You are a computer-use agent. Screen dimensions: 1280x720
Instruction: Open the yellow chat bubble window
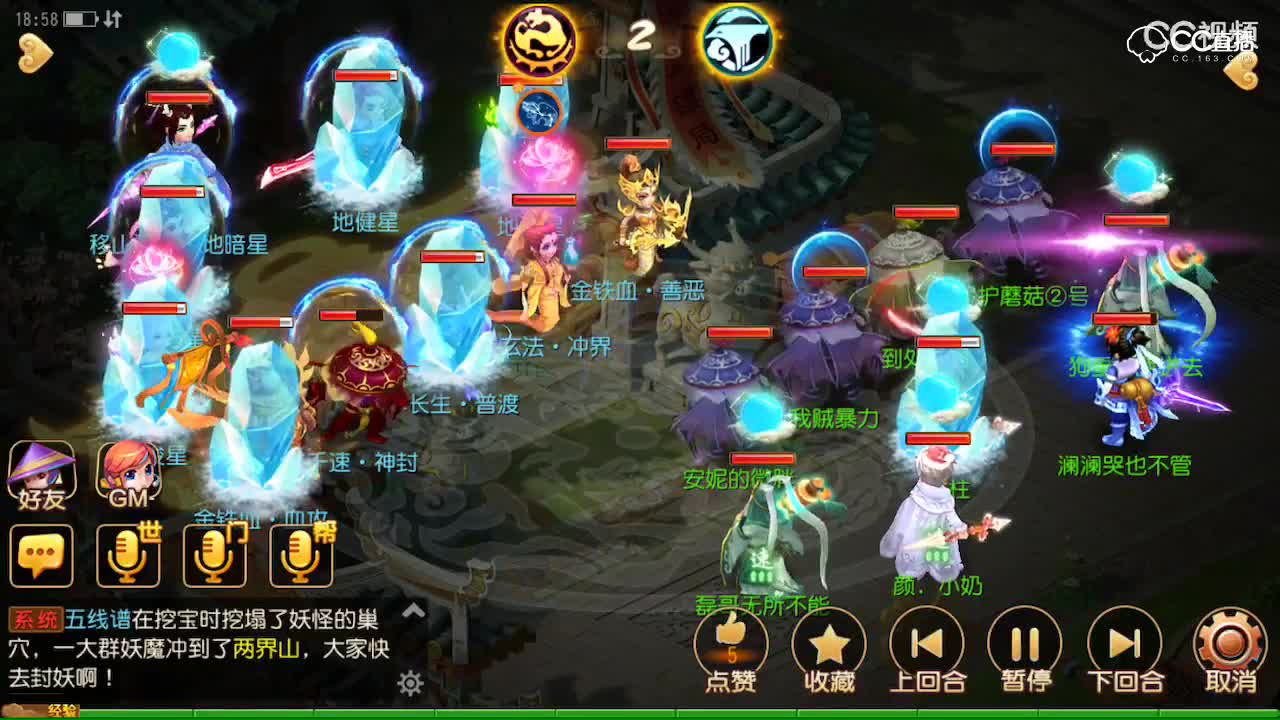(x=41, y=556)
